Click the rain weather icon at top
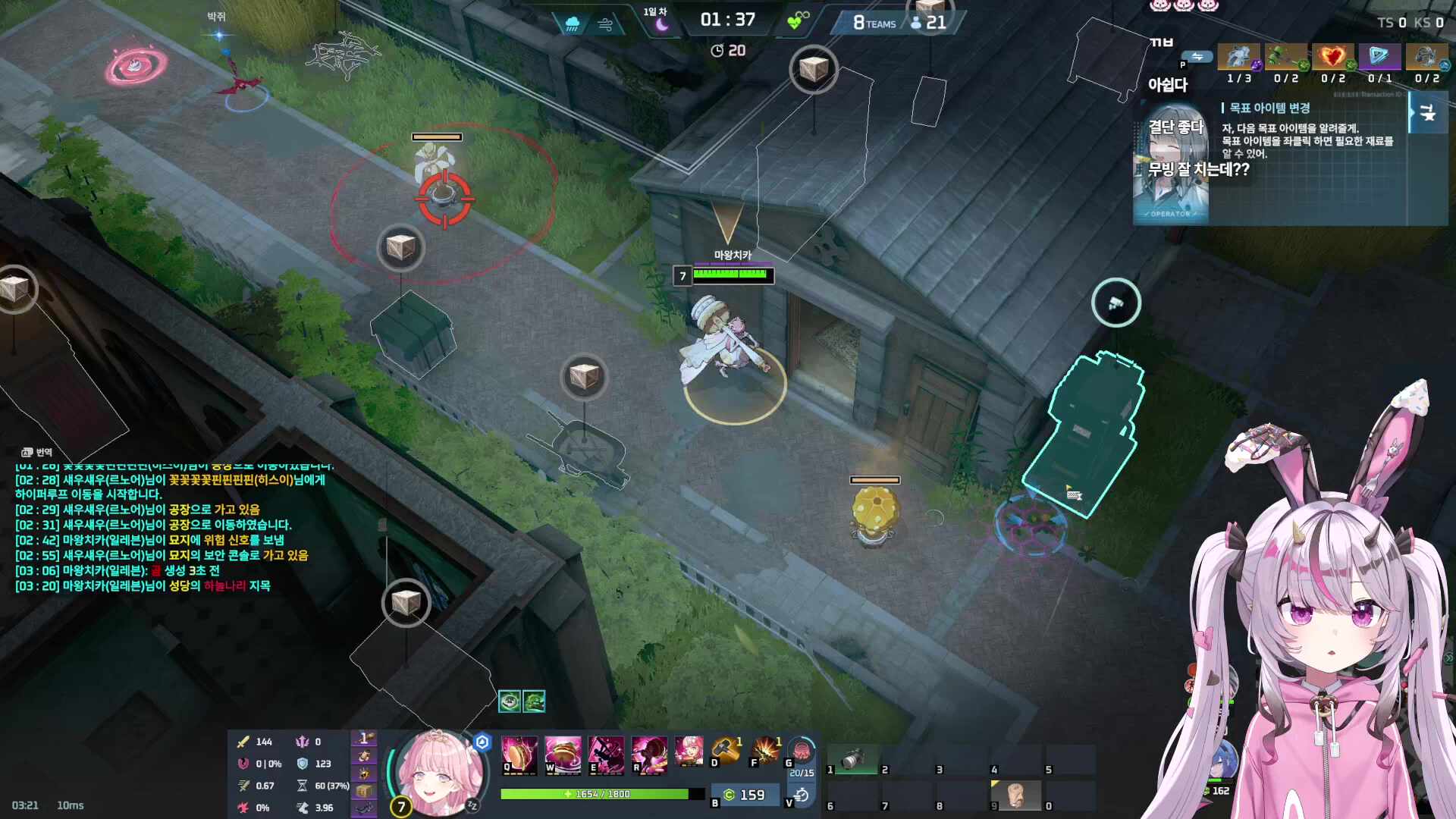The image size is (1456, 819). coord(573,21)
